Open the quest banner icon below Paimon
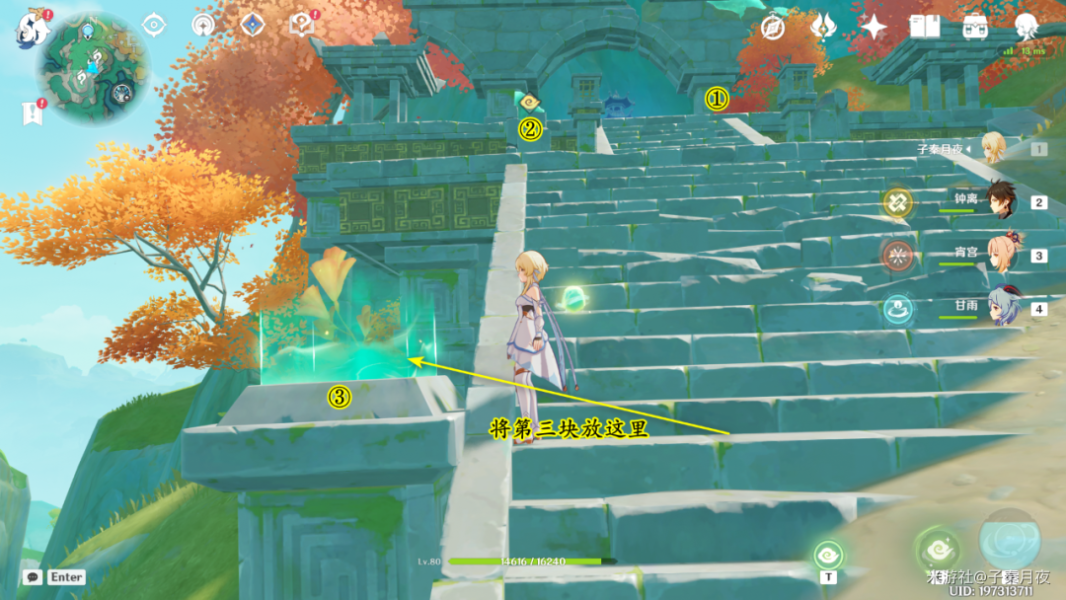The image size is (1066, 600). 33,112
